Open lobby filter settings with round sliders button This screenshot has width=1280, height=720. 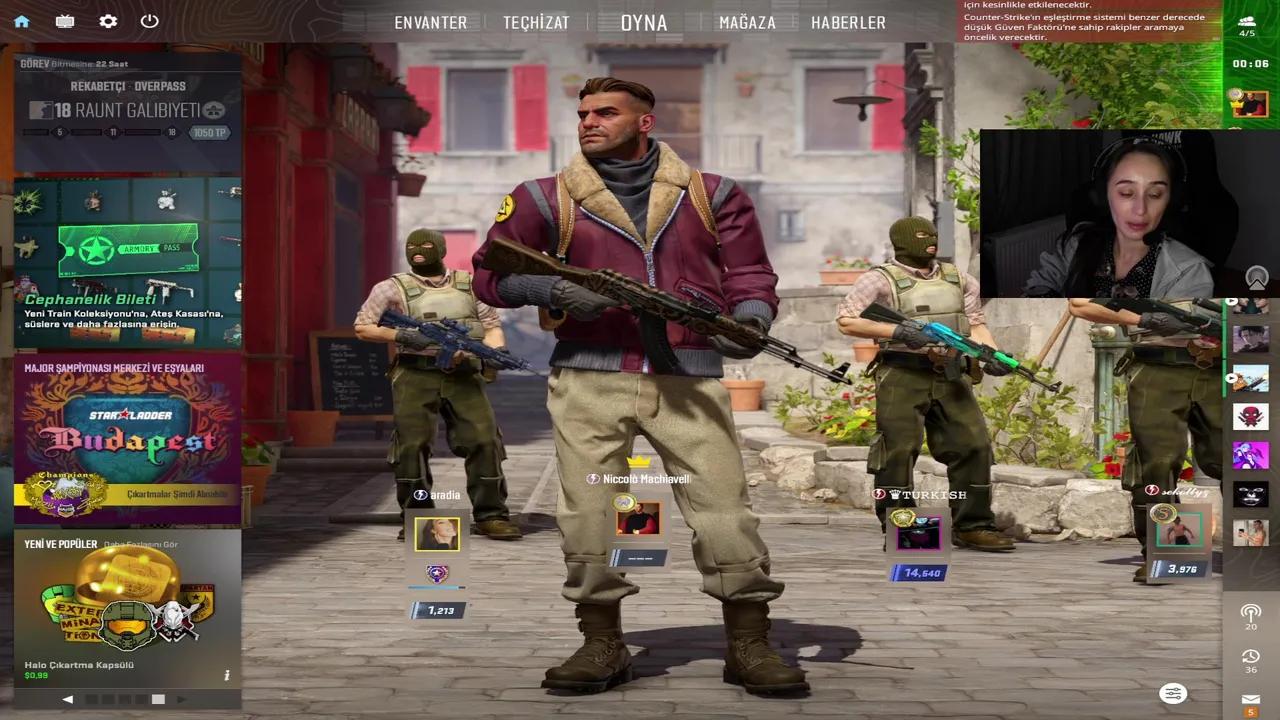1172,693
